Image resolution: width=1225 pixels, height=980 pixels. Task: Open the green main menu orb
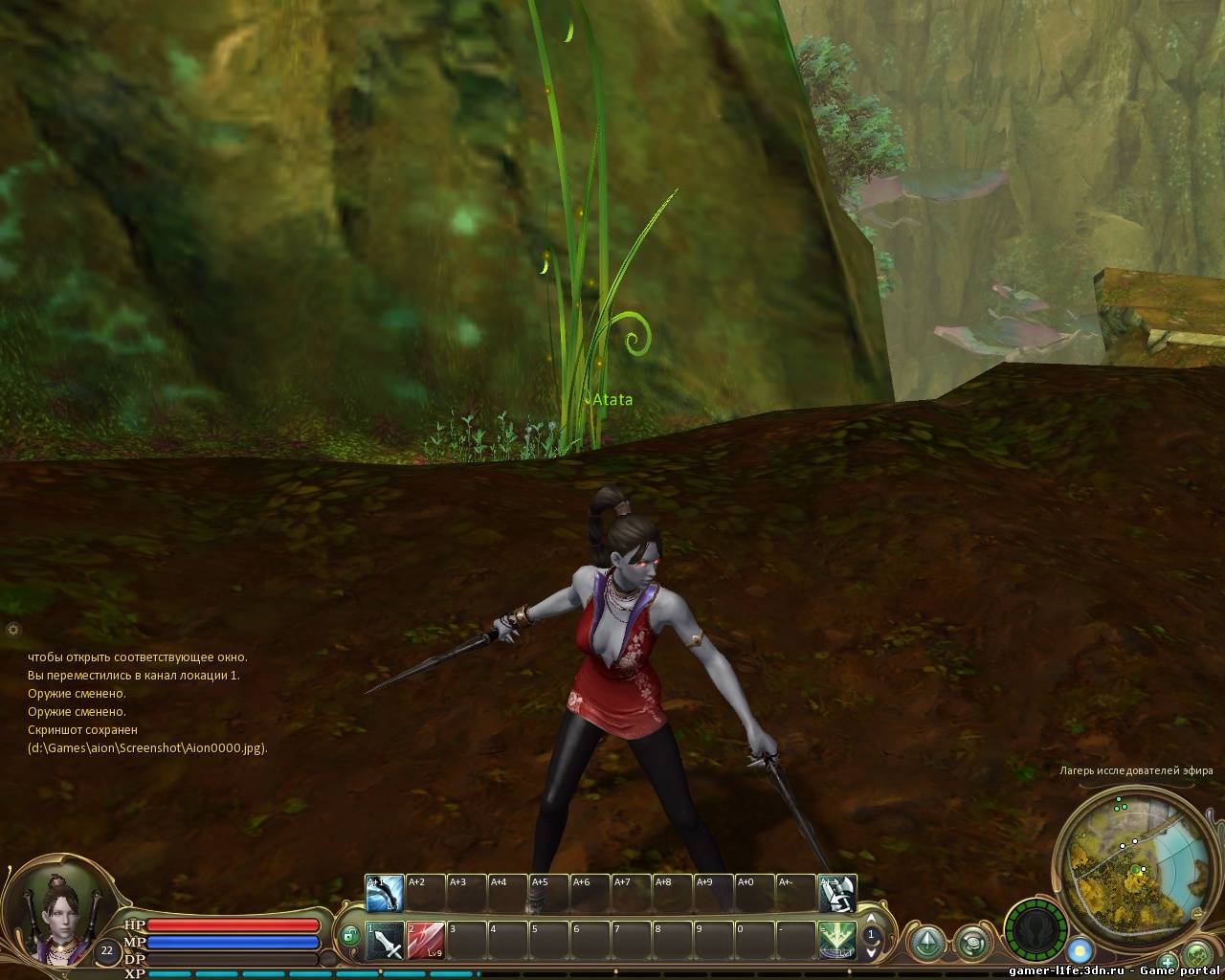(1198, 955)
